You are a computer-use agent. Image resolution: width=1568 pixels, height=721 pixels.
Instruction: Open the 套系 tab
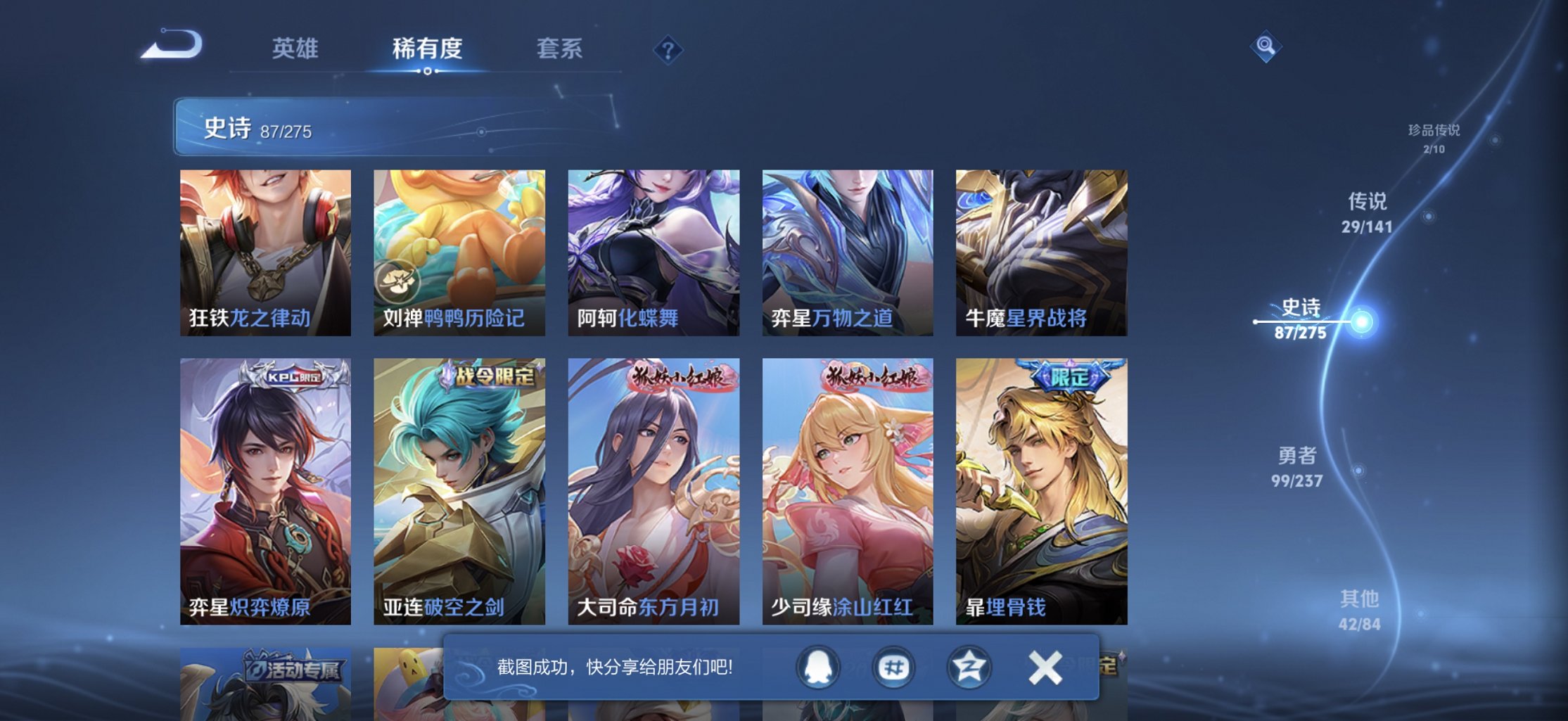point(560,48)
